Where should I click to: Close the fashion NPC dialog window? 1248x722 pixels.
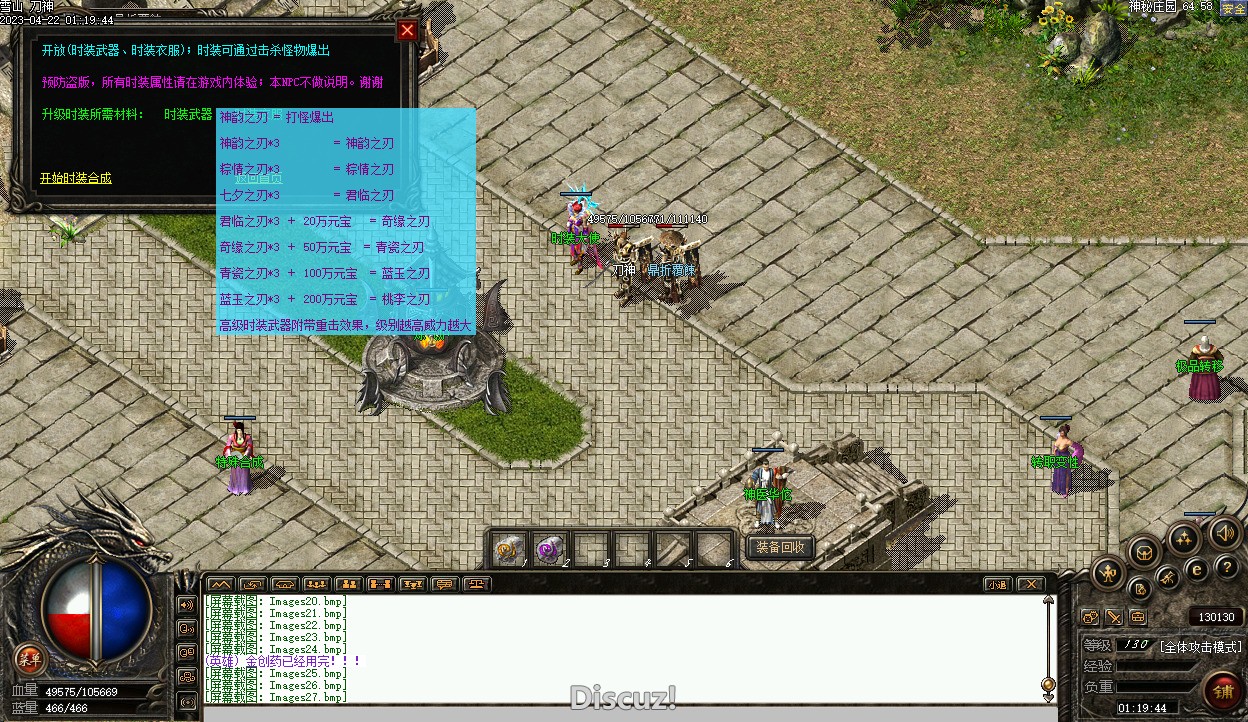tap(407, 30)
